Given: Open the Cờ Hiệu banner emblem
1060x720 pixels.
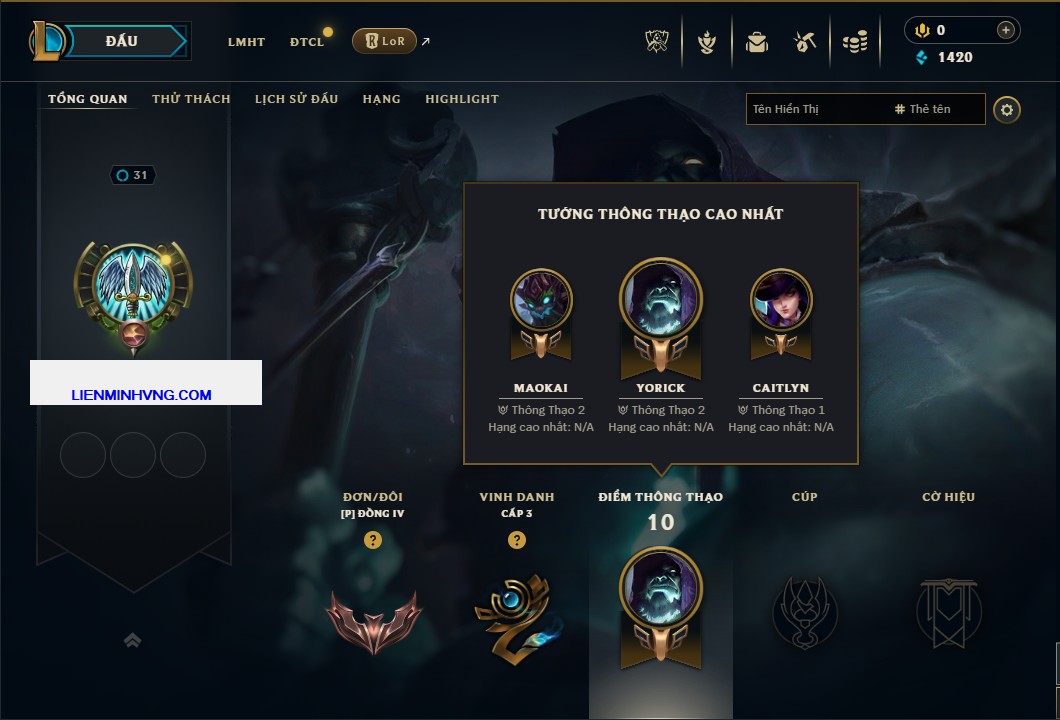Looking at the screenshot, I should point(948,612).
